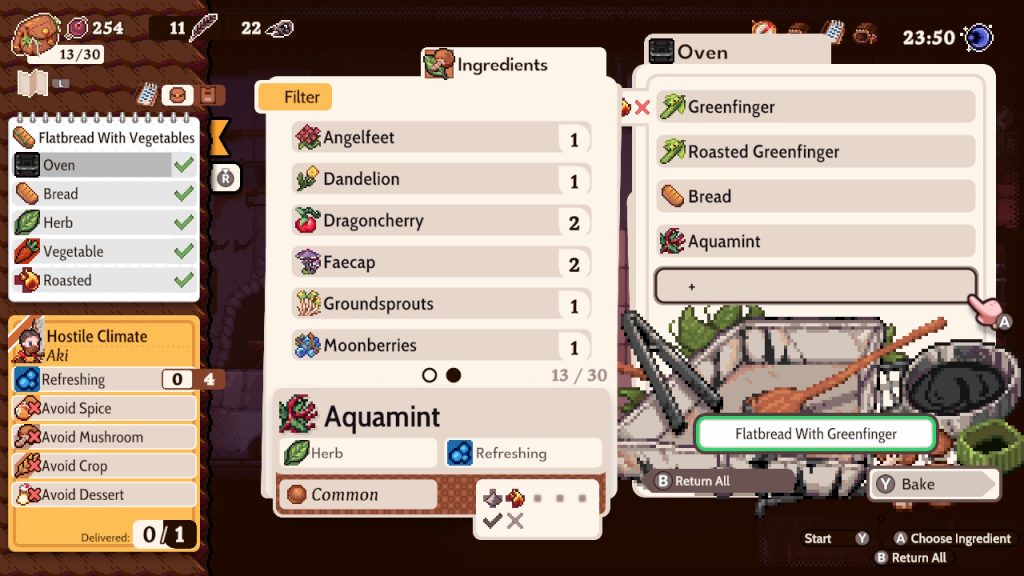Switch to the first ingredients page dot
Viewport: 1024px width, 576px height.
430,375
